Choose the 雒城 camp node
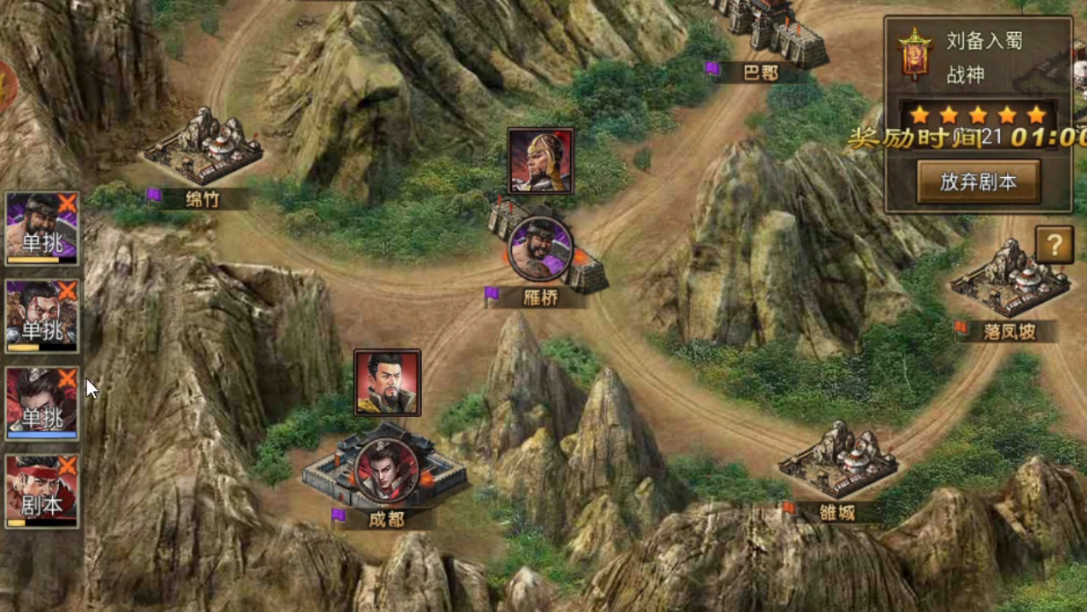The width and height of the screenshot is (1087, 612). [837, 463]
